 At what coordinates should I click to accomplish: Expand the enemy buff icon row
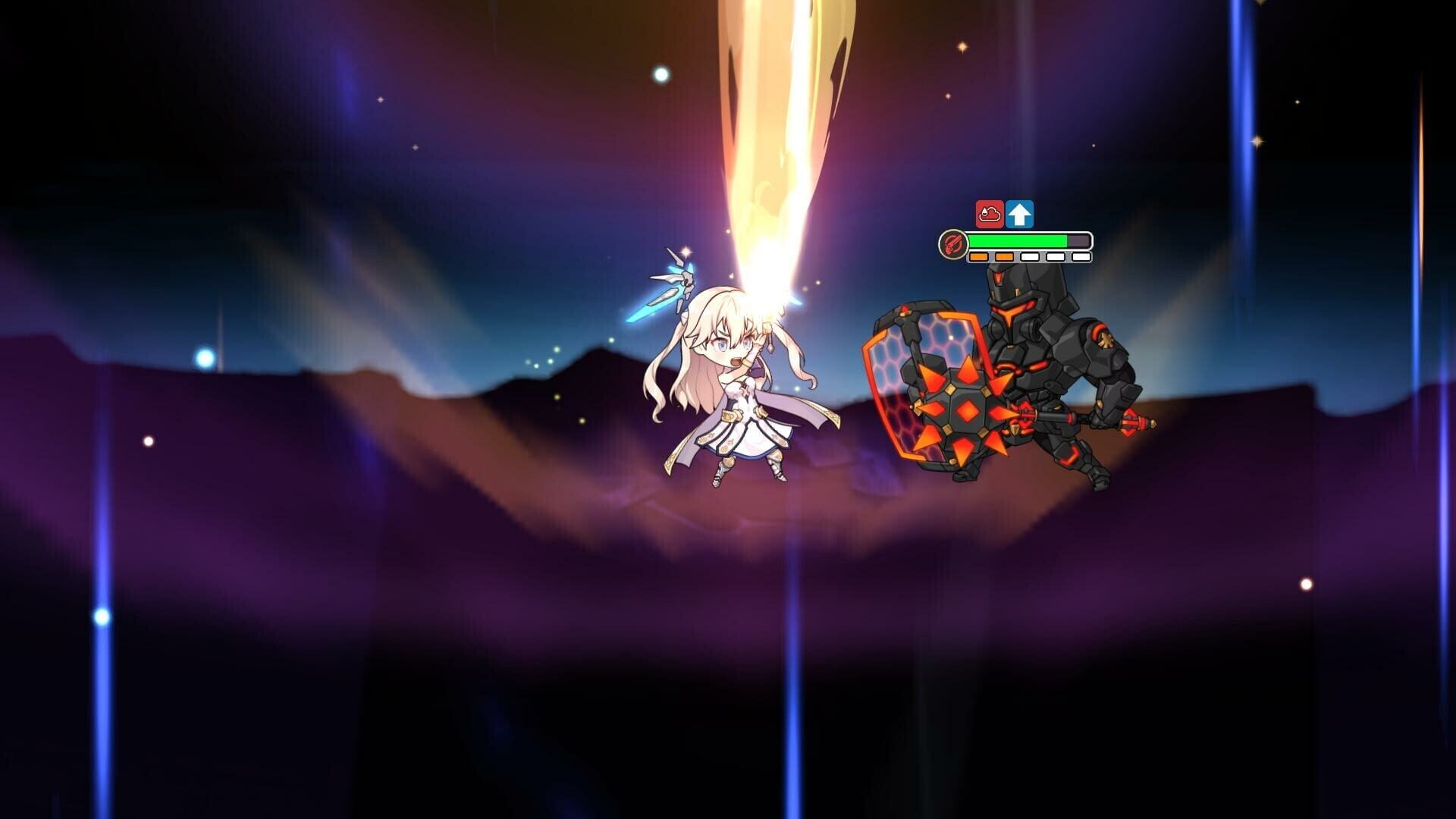pos(1005,214)
